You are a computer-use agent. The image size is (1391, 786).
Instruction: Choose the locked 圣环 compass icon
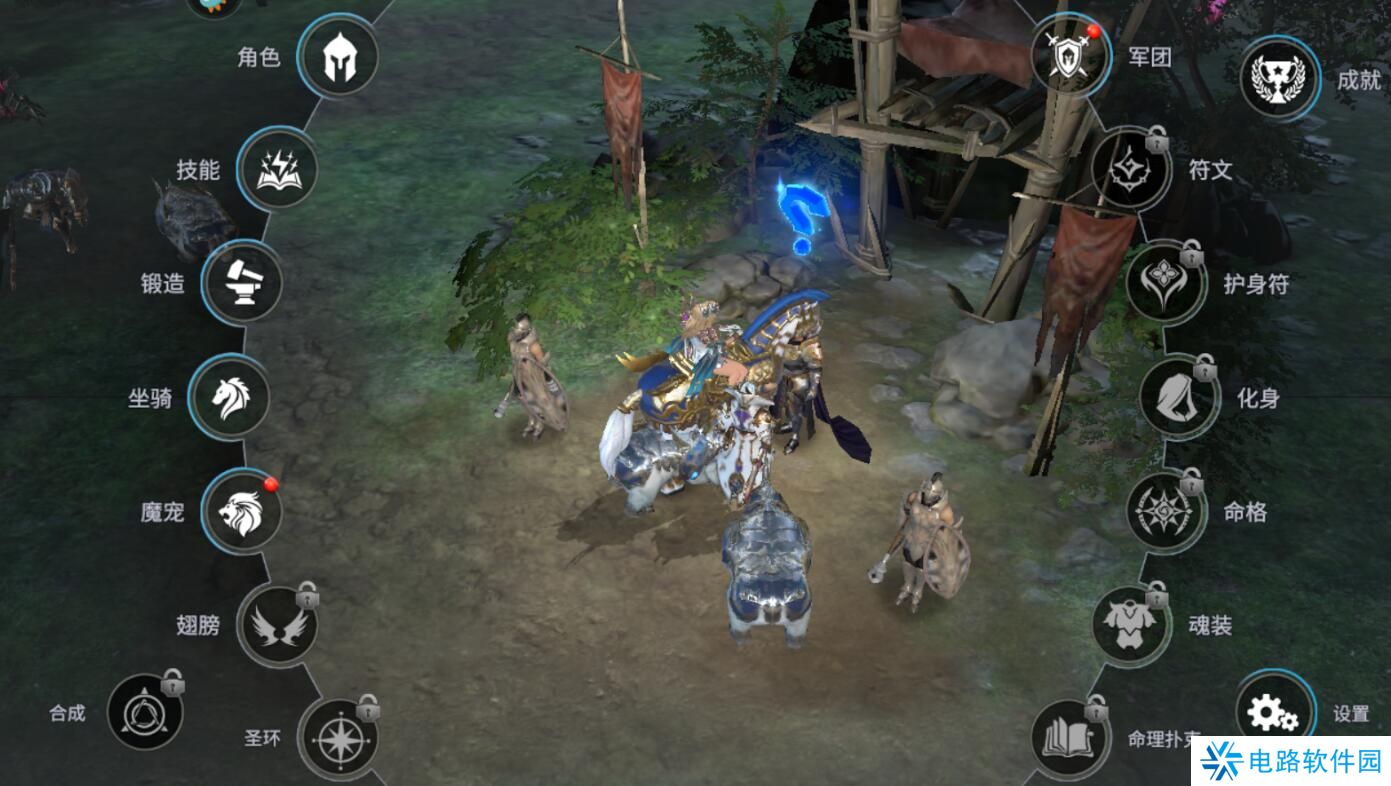point(338,739)
